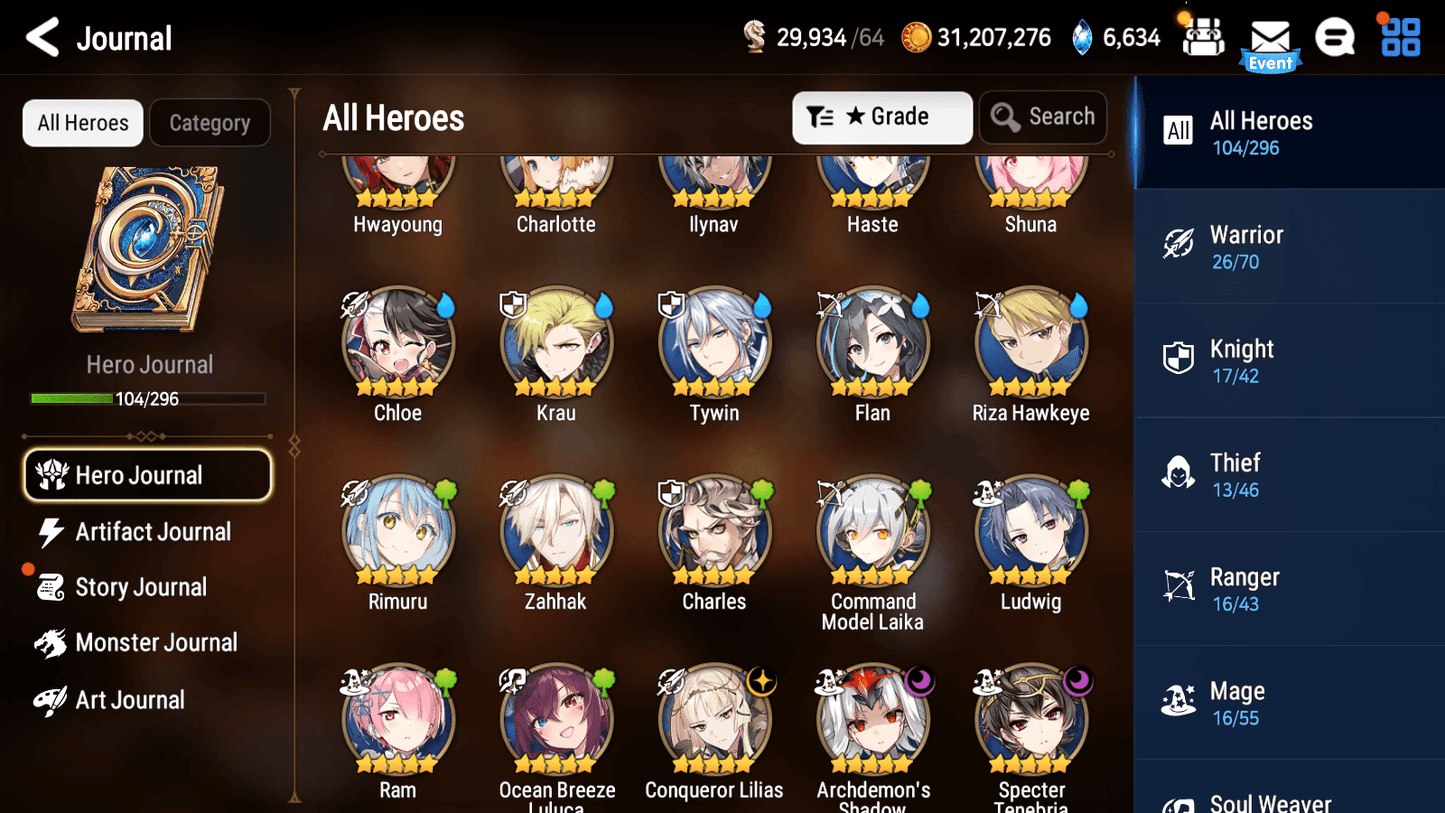The width and height of the screenshot is (1445, 813).
Task: Go back using the arrow button
Action: [x=41, y=37]
